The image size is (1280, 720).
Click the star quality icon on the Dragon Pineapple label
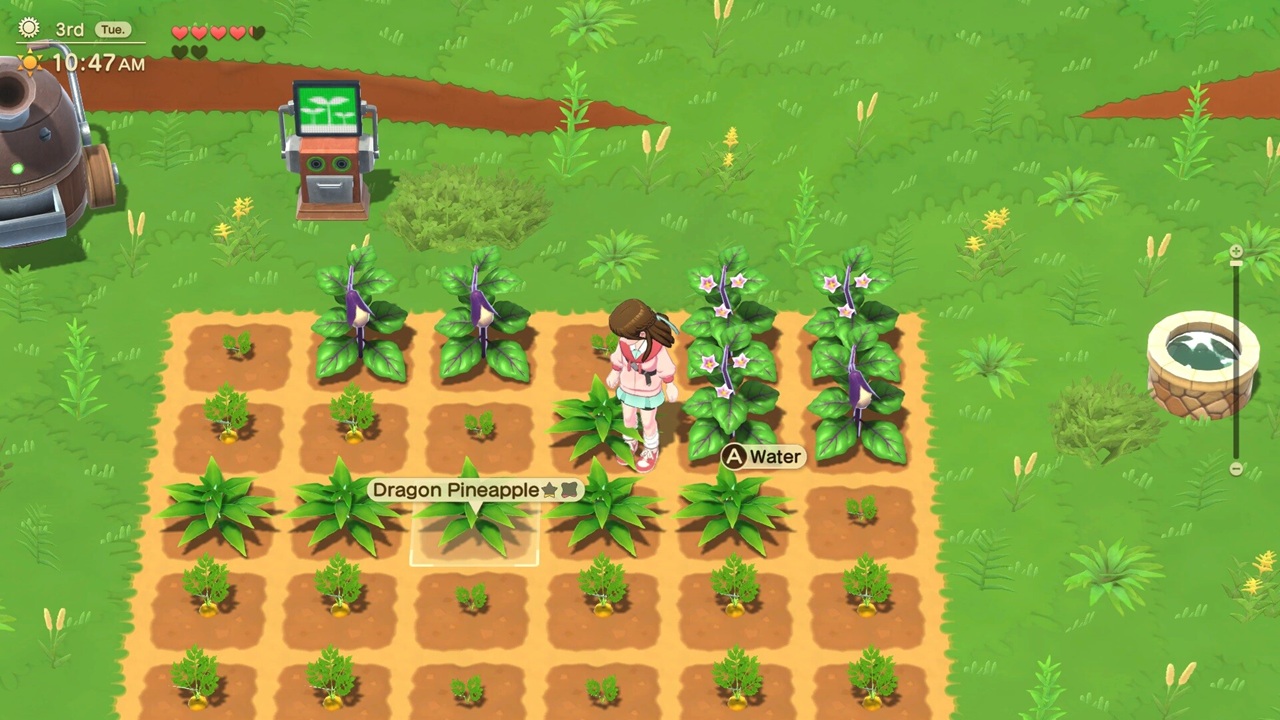click(x=550, y=490)
